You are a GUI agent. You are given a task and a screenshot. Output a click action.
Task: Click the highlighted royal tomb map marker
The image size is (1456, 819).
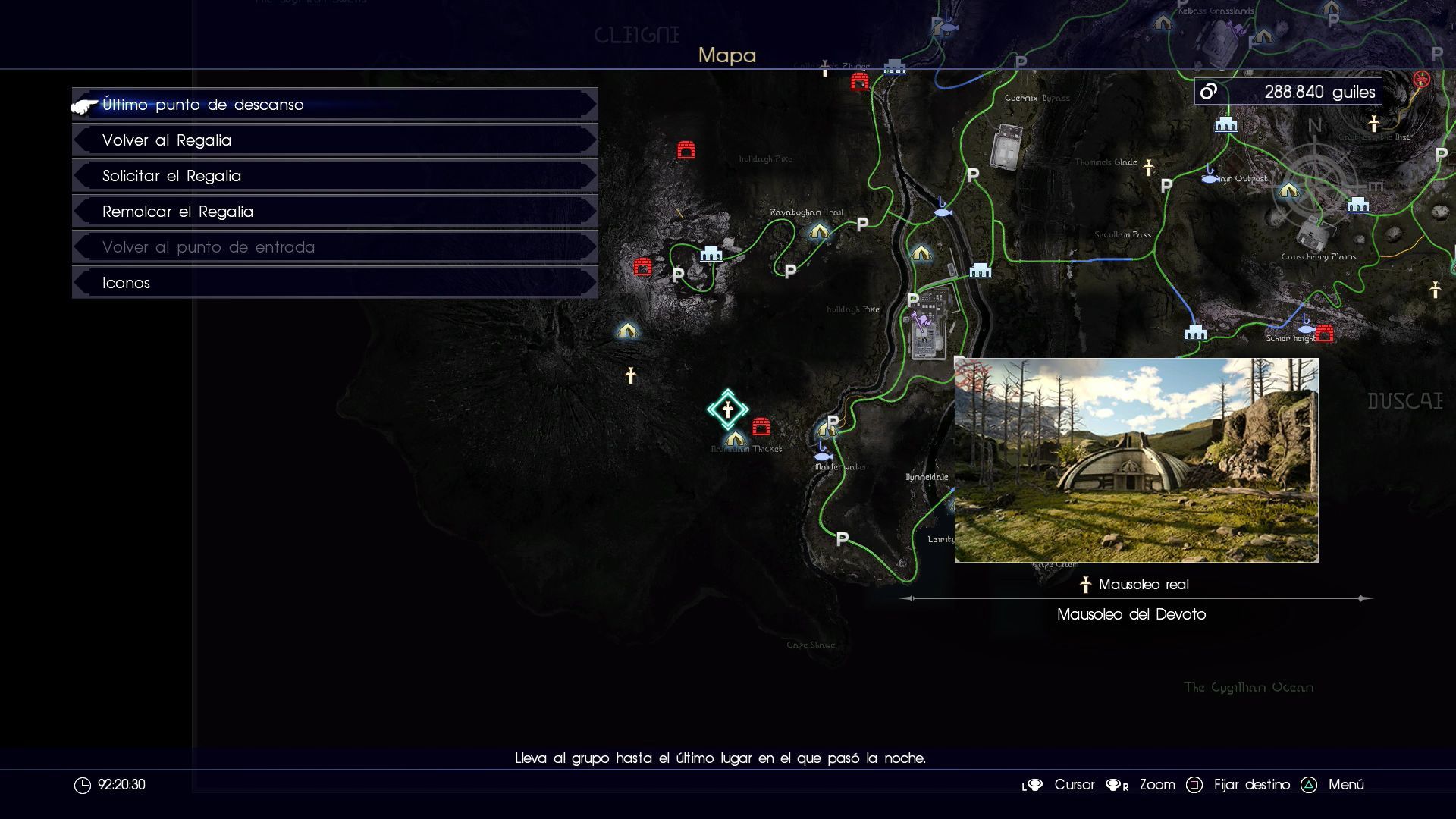point(727,410)
